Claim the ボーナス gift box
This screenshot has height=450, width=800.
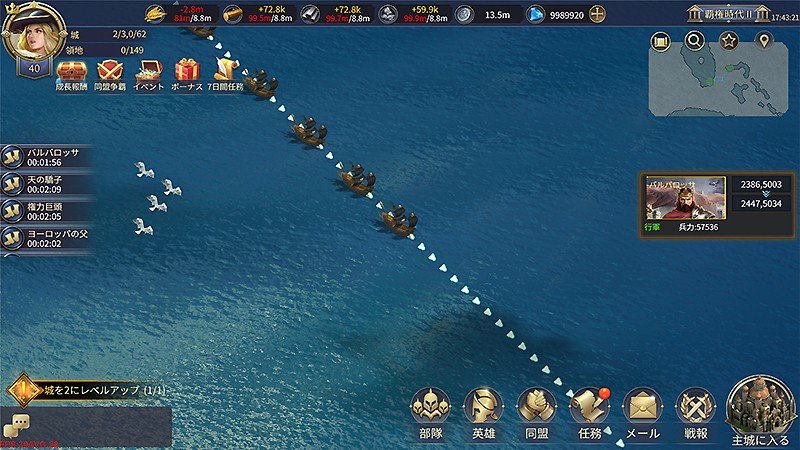(187, 75)
